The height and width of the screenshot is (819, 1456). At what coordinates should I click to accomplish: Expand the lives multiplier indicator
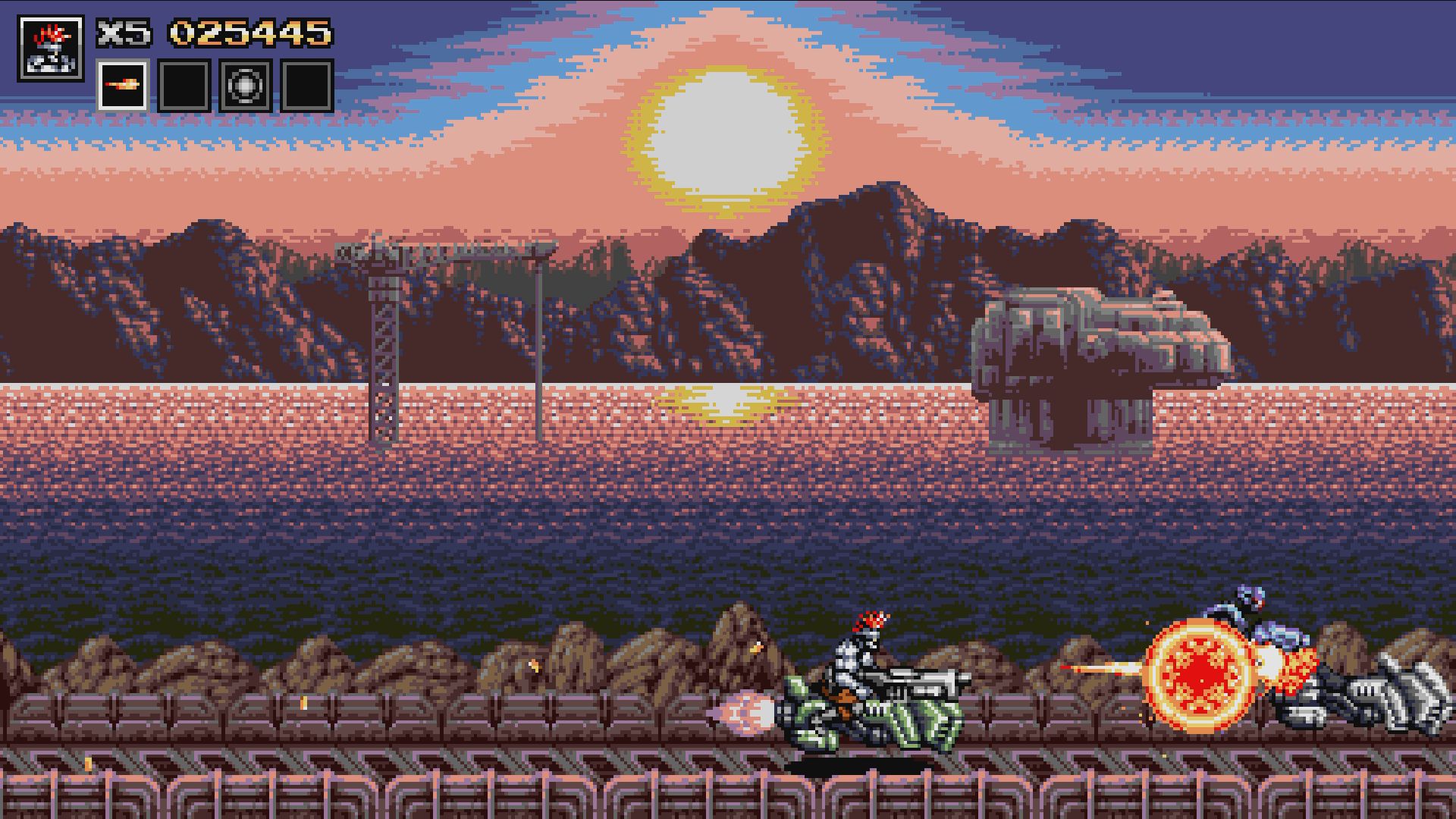[x=123, y=33]
